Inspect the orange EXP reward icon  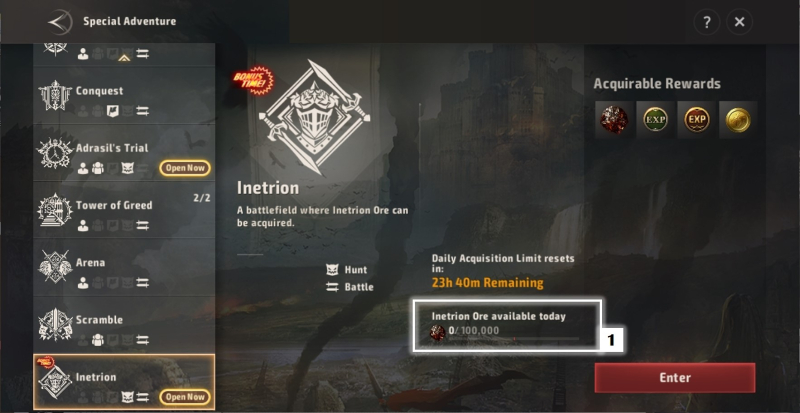click(696, 119)
